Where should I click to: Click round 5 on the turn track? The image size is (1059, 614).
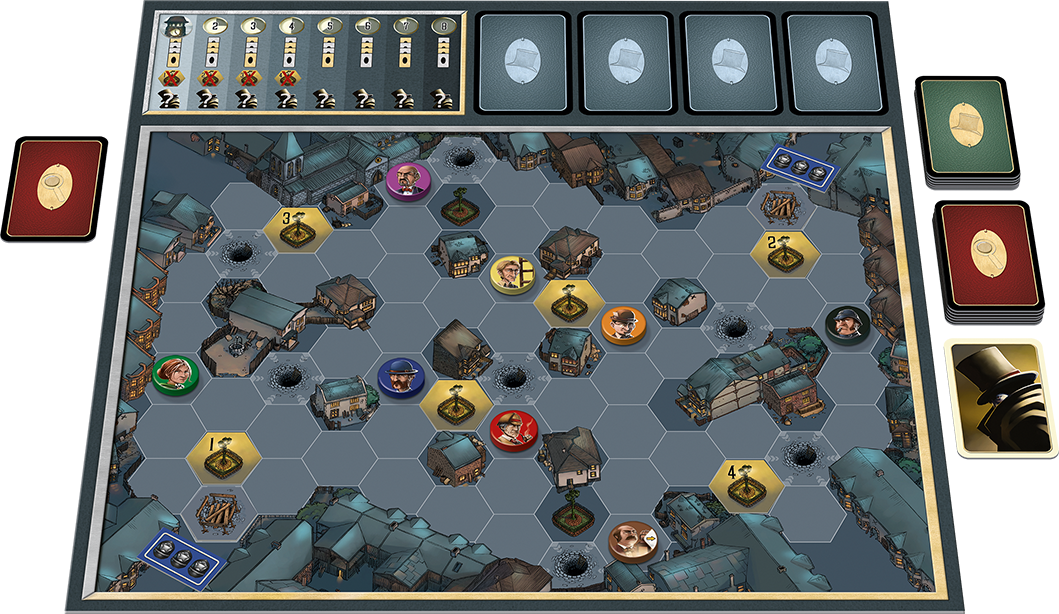point(327,60)
